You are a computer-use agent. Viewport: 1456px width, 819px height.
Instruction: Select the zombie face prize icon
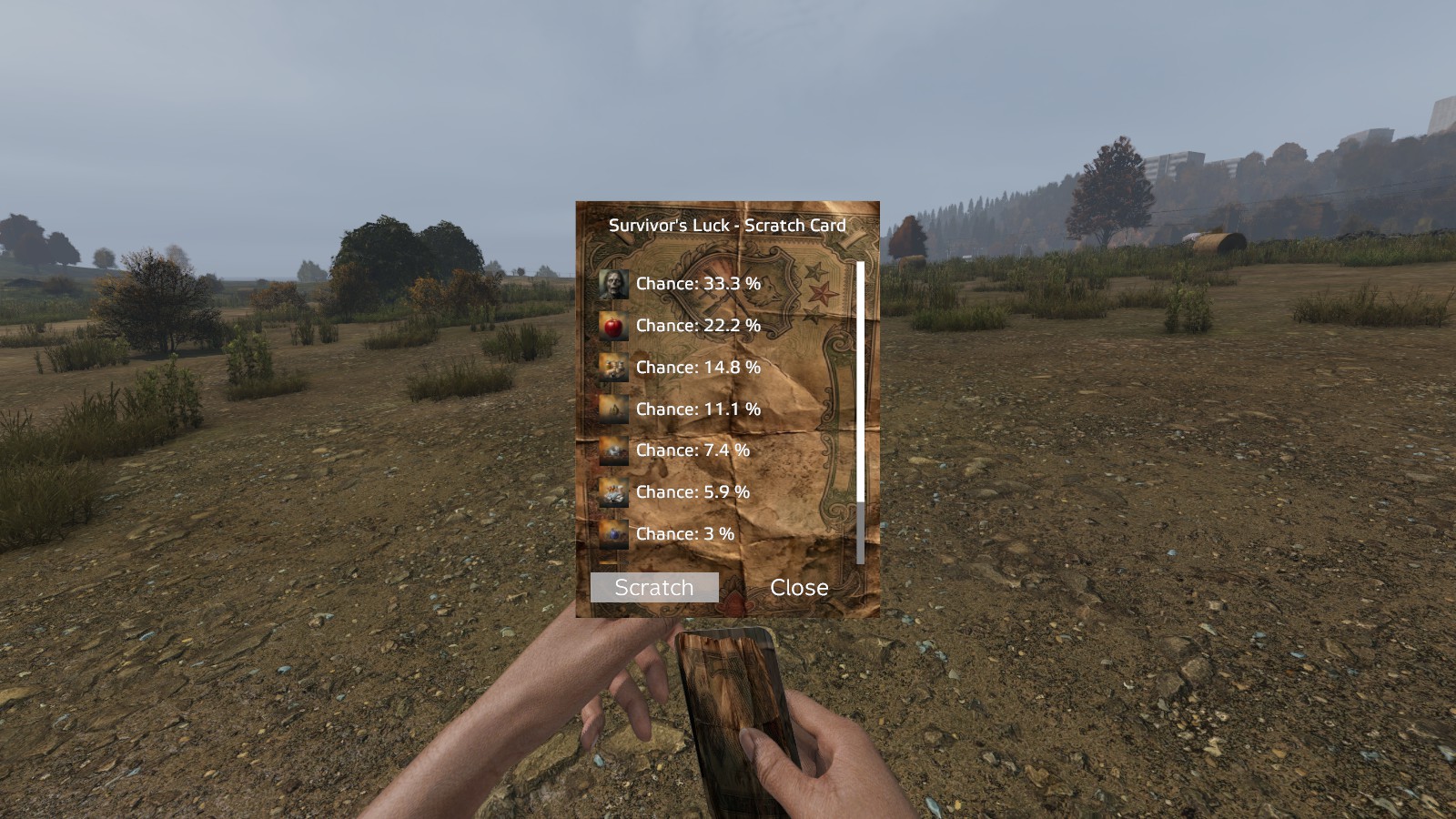(x=613, y=284)
